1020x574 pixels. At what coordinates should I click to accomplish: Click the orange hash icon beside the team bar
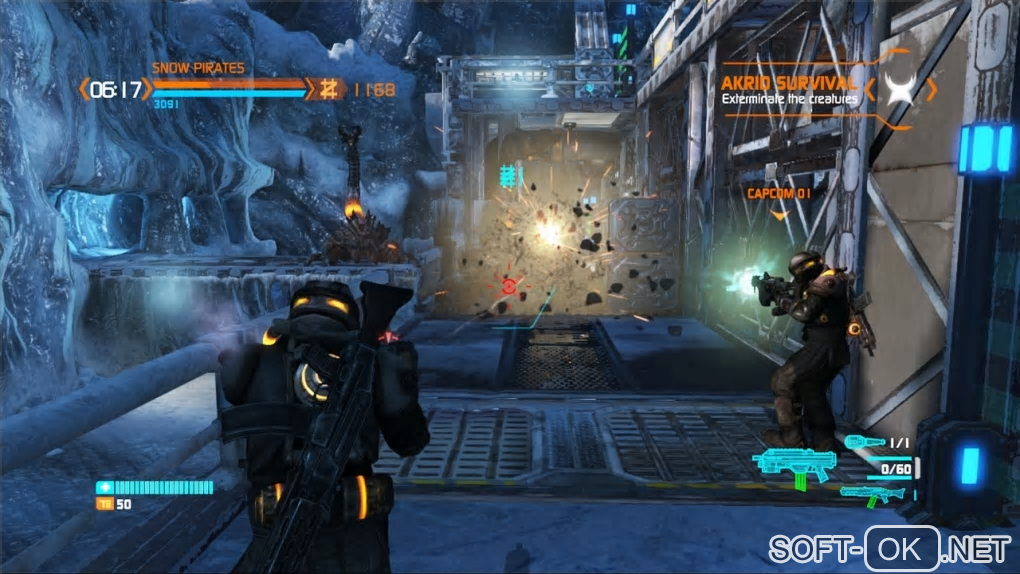tap(326, 89)
